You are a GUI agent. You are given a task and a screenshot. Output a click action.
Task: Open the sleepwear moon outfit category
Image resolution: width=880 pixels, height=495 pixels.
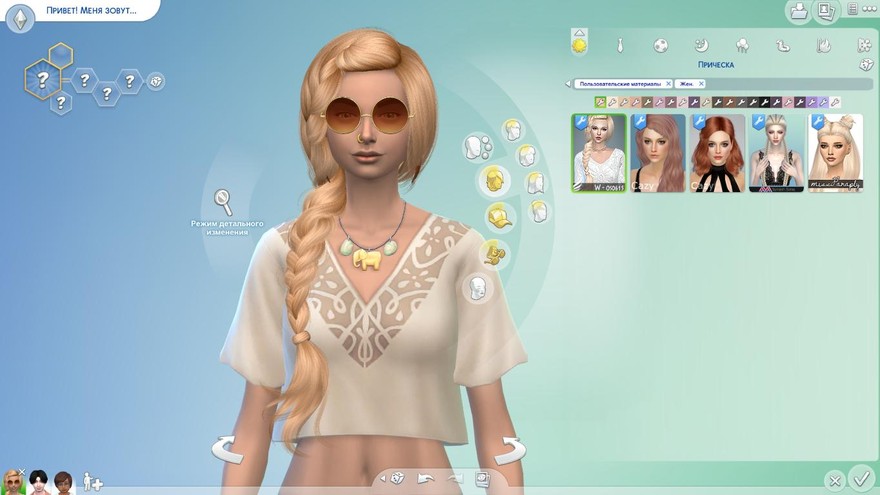pos(702,45)
